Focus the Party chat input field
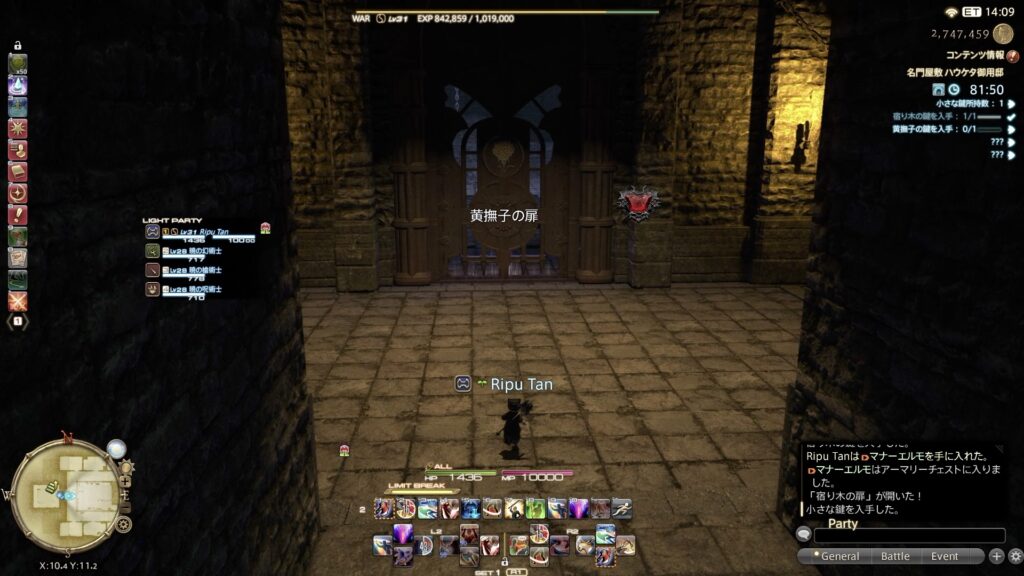The width and height of the screenshot is (1024, 576). 909,536
